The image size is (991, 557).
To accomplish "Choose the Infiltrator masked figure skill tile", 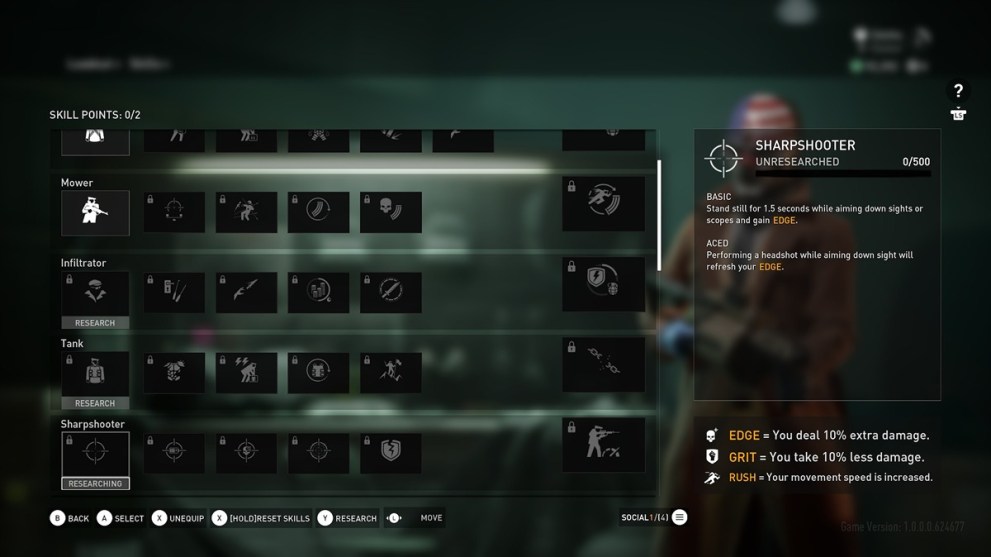I will (95, 292).
